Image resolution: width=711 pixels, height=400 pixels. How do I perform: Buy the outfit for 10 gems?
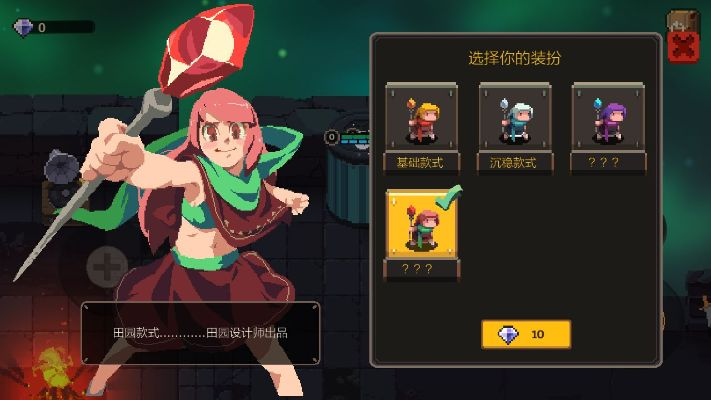click(x=525, y=334)
